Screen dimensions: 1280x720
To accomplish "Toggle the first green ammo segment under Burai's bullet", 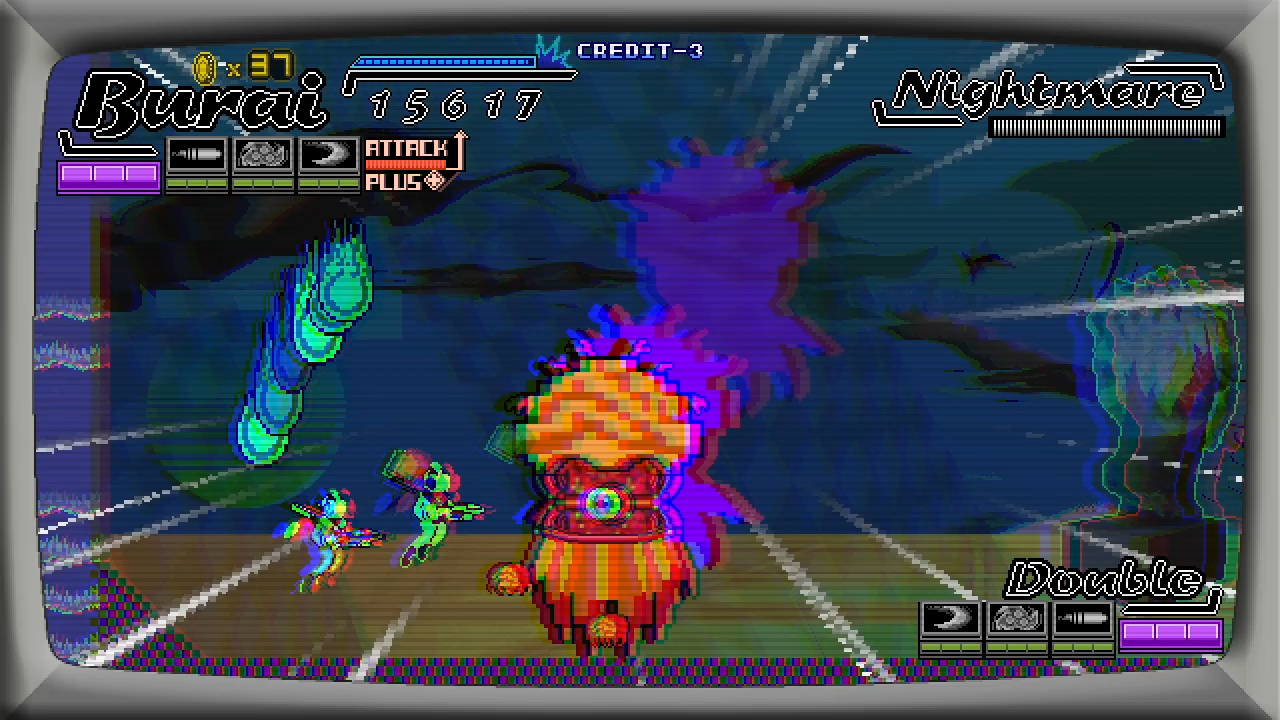I will (x=176, y=184).
